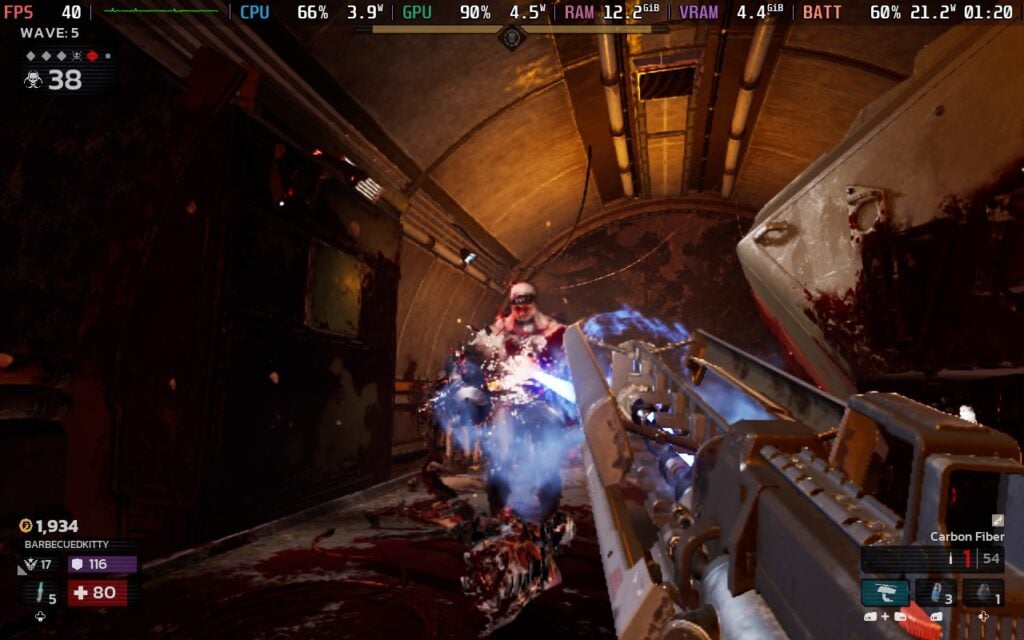Click the red current wave diamond marker

coord(92,56)
